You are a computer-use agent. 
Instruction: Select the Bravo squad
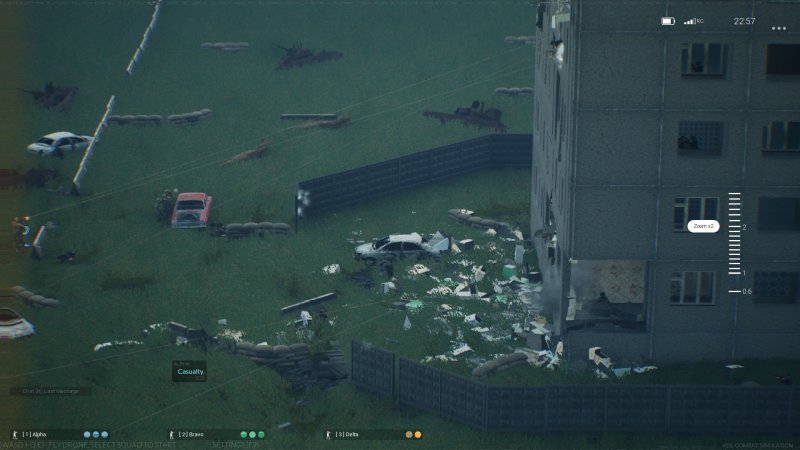click(198, 435)
